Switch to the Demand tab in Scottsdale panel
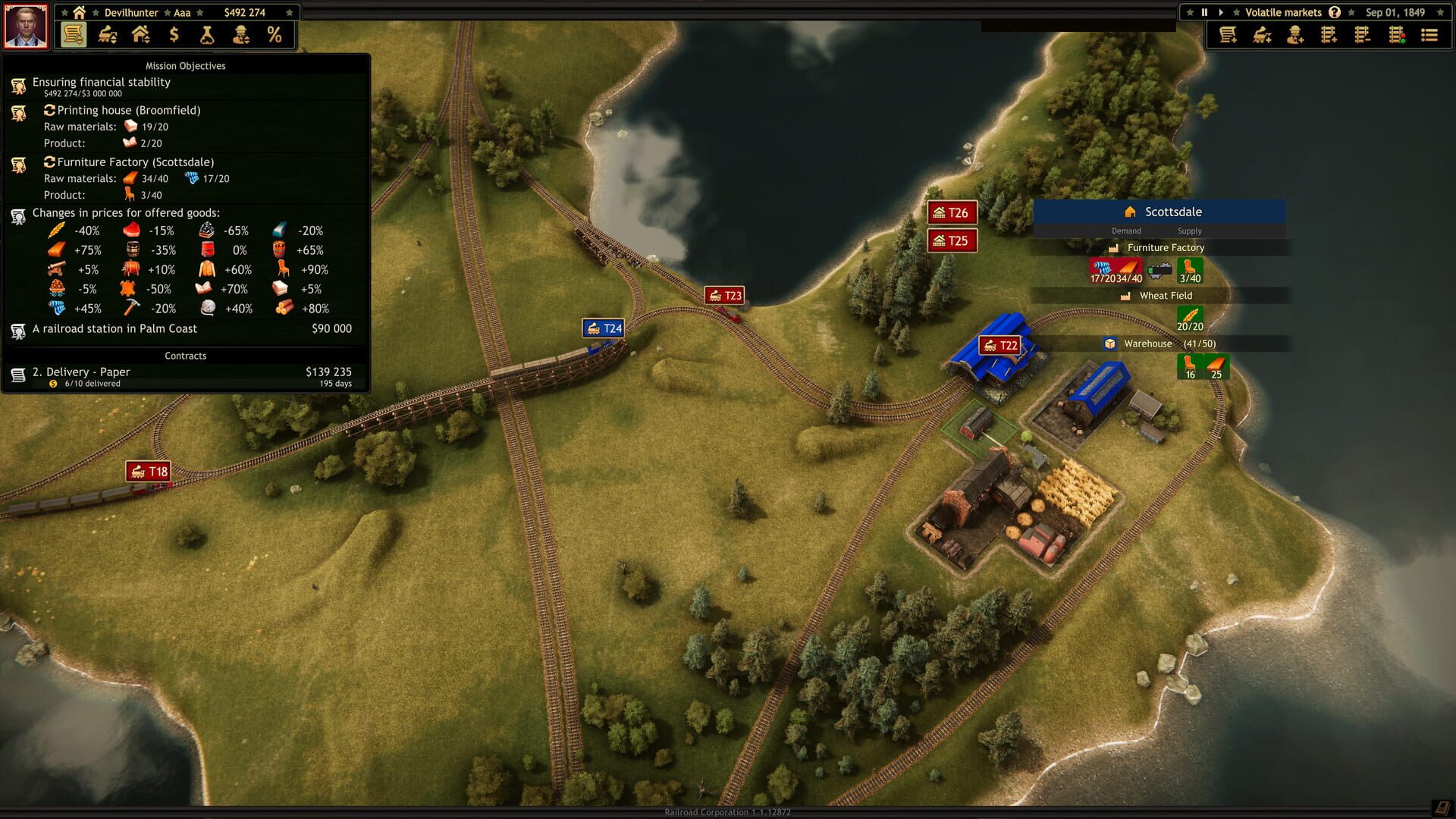 (1126, 231)
